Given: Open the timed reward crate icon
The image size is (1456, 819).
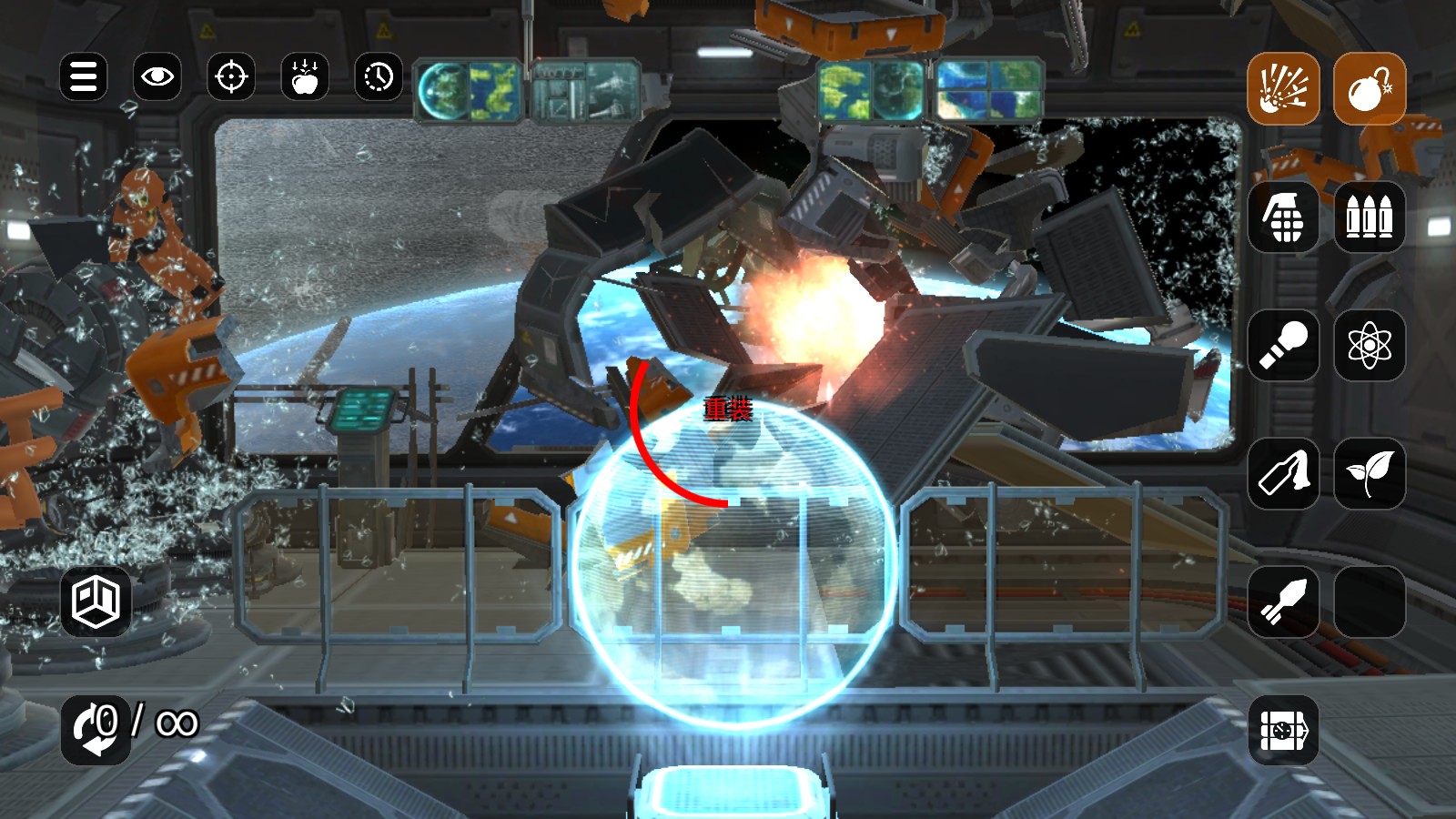Looking at the screenshot, I should [x=1284, y=732].
